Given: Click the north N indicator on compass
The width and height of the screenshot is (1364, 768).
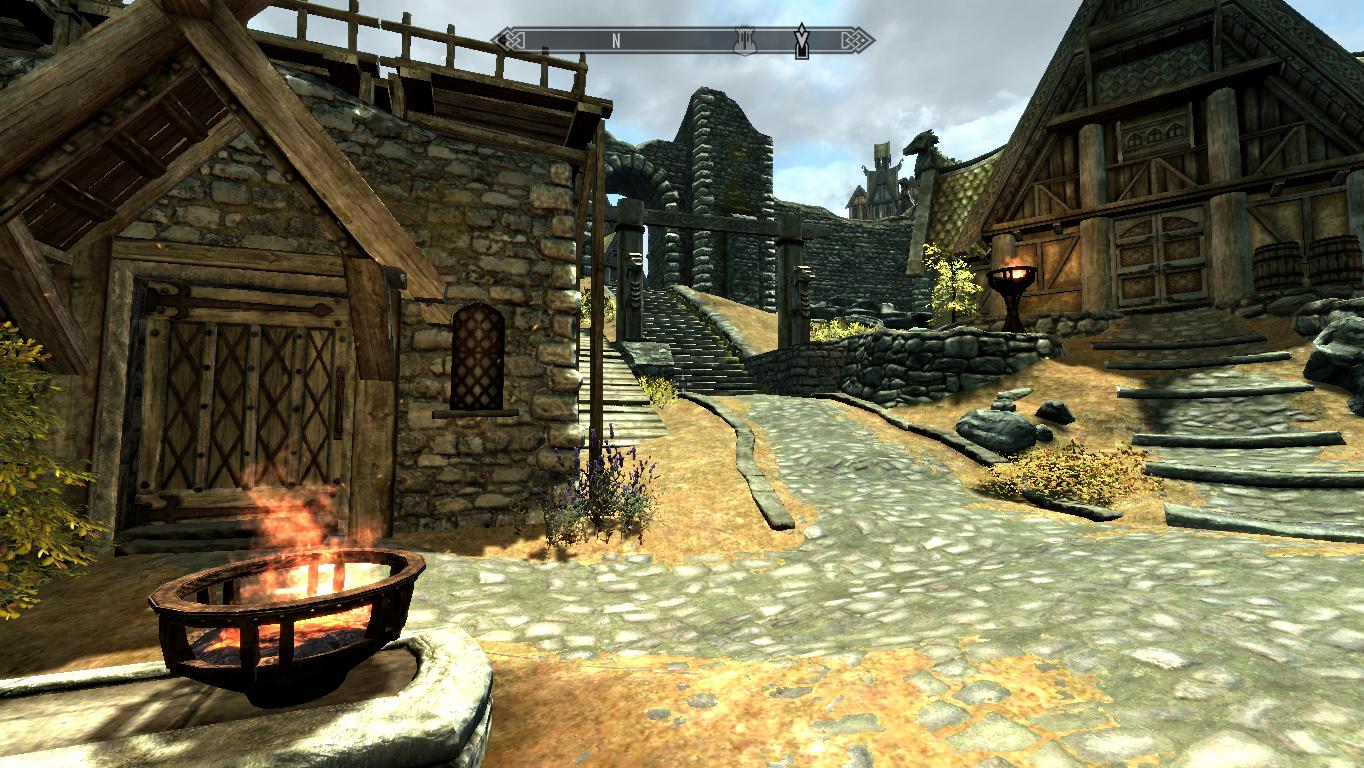Looking at the screenshot, I should [616, 40].
